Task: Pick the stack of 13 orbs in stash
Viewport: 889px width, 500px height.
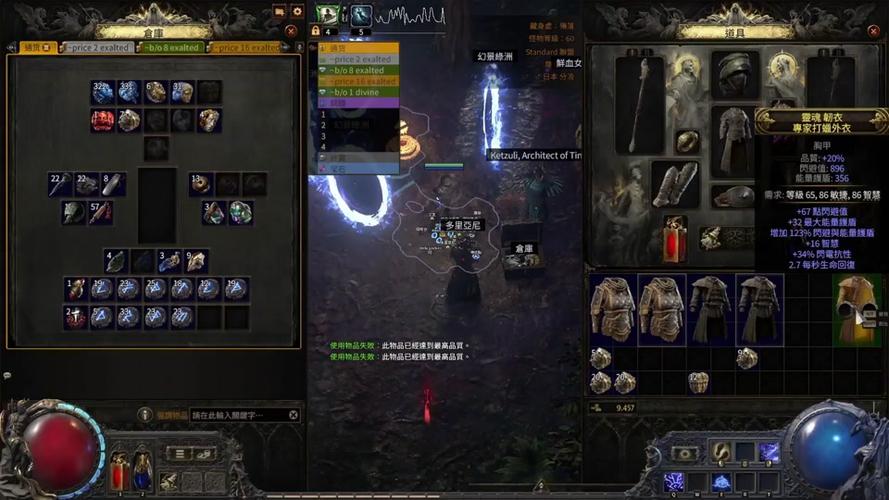Action: [x=201, y=184]
